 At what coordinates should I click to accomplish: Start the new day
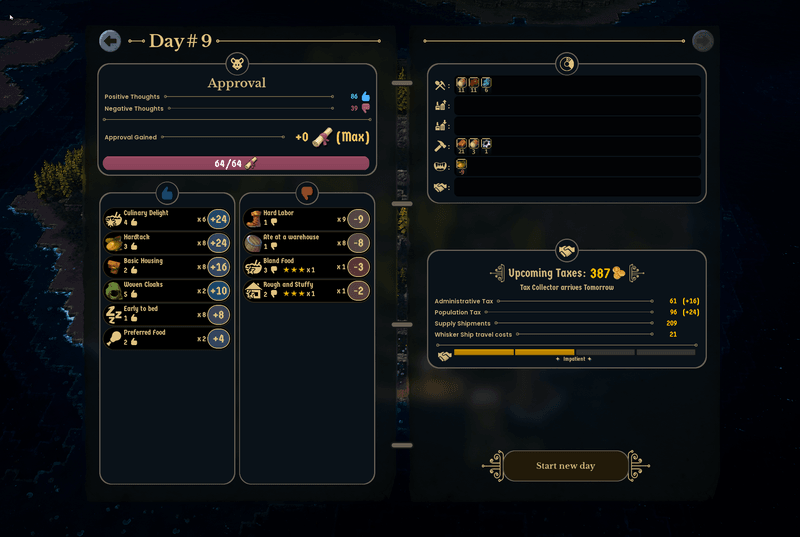565,466
